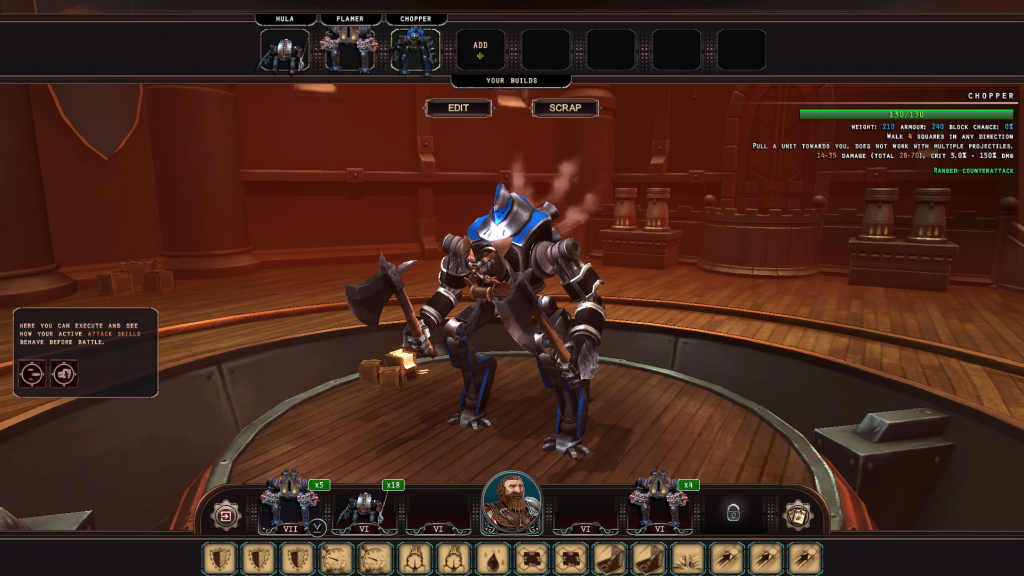1024x576 pixels.
Task: Open the bearded commander portrait
Action: (512, 503)
